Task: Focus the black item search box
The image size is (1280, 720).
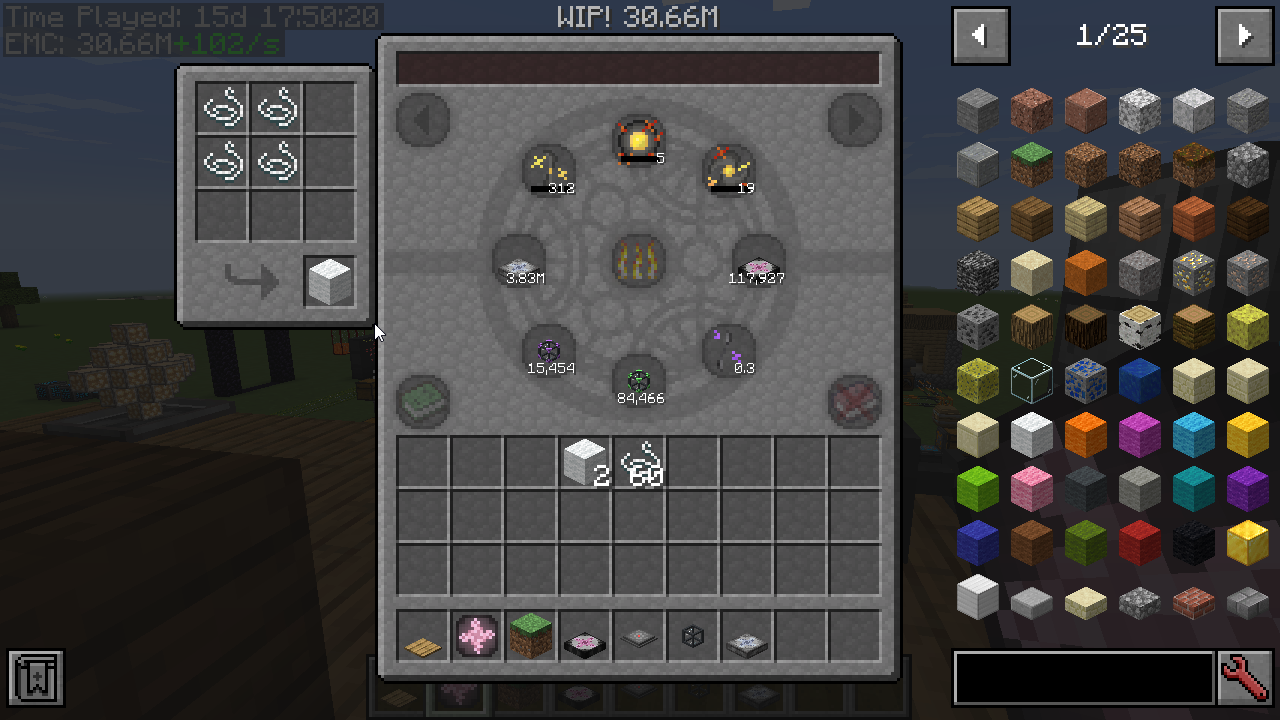Action: tap(1083, 678)
